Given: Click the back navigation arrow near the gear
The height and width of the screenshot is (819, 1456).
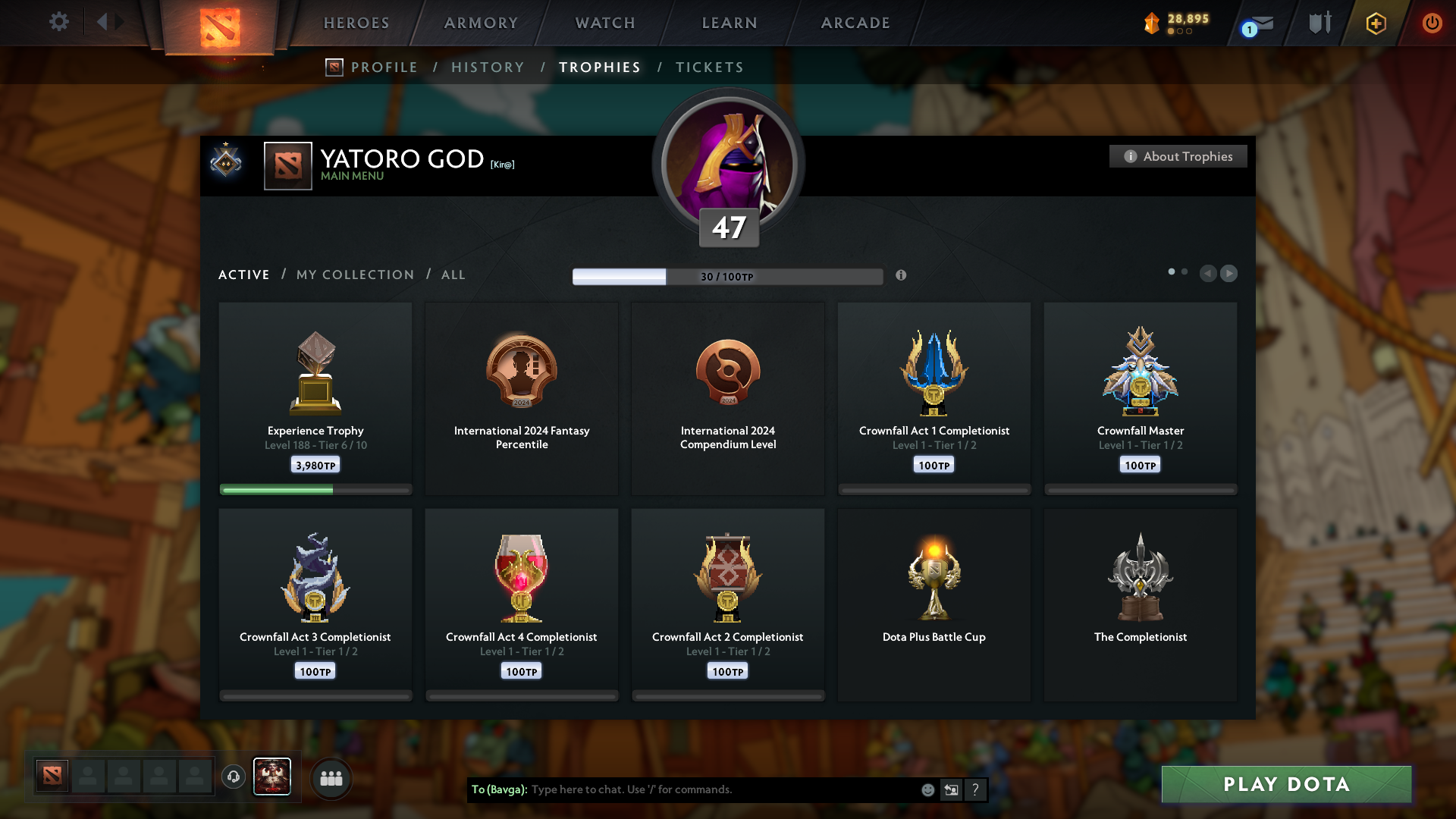Looking at the screenshot, I should (x=104, y=22).
